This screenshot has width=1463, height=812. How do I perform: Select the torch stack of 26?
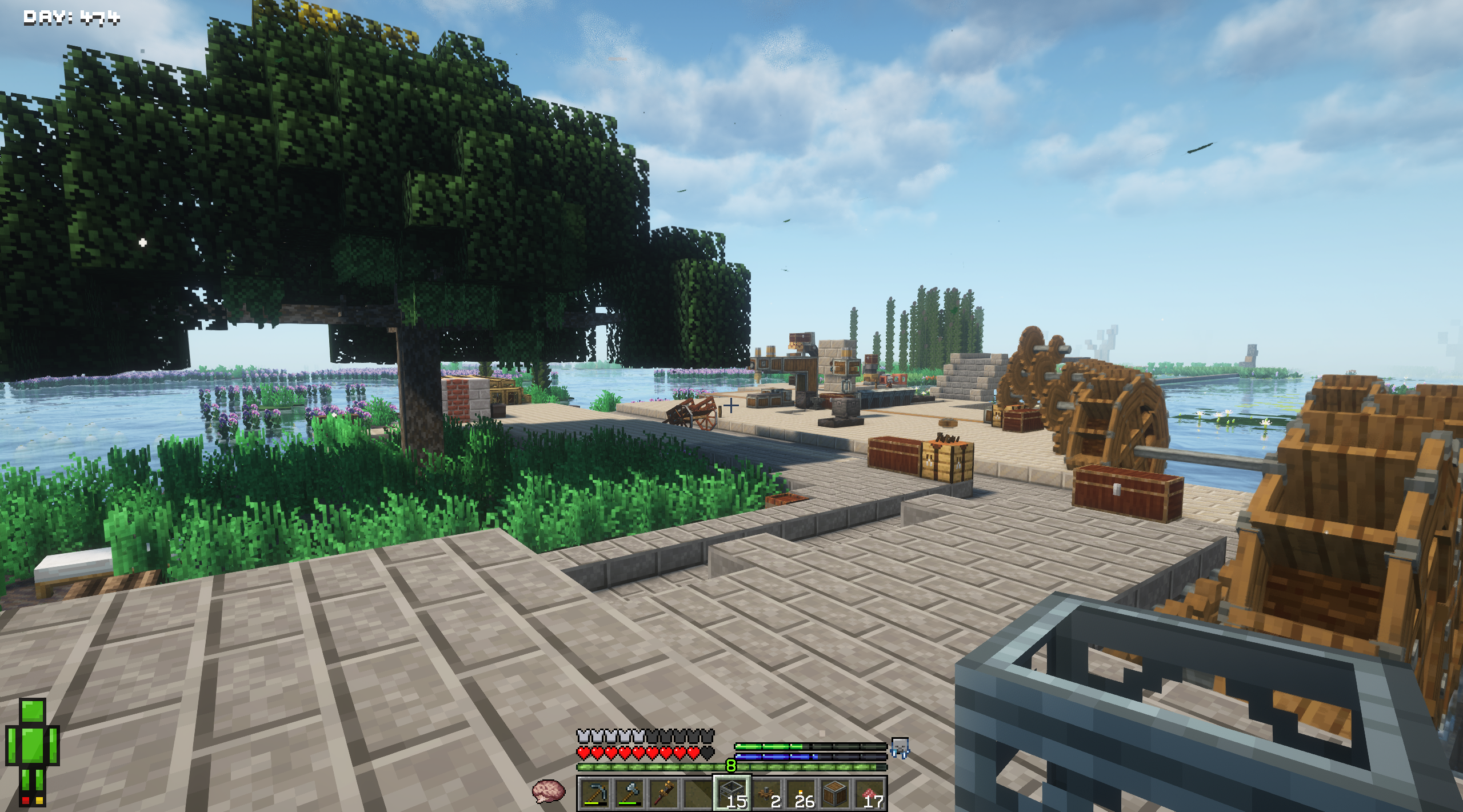pyautogui.click(x=800, y=793)
